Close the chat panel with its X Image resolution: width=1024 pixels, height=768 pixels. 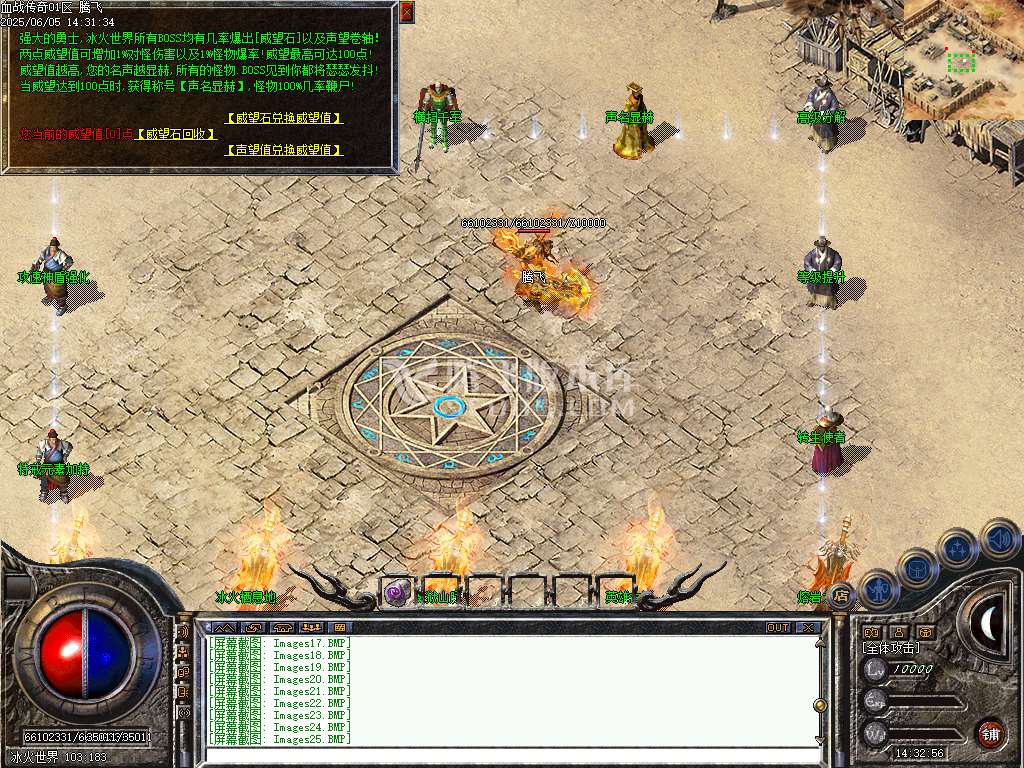click(x=808, y=628)
